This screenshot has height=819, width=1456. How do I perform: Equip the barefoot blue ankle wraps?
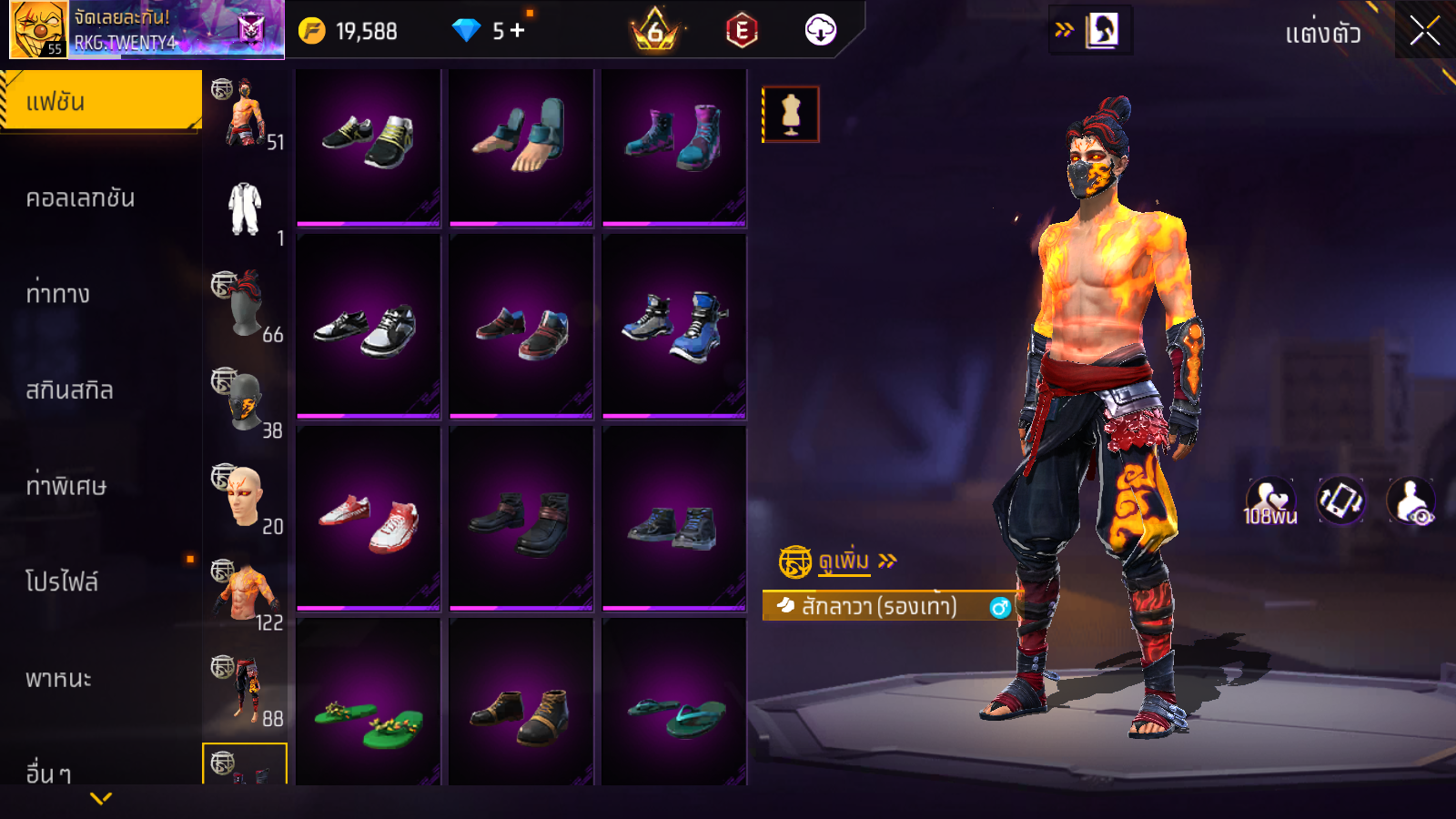click(x=521, y=138)
